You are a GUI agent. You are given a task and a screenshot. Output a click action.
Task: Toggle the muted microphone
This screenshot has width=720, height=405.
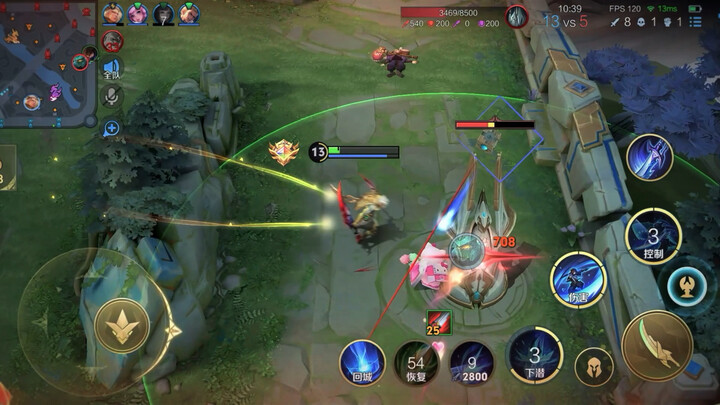click(x=112, y=96)
